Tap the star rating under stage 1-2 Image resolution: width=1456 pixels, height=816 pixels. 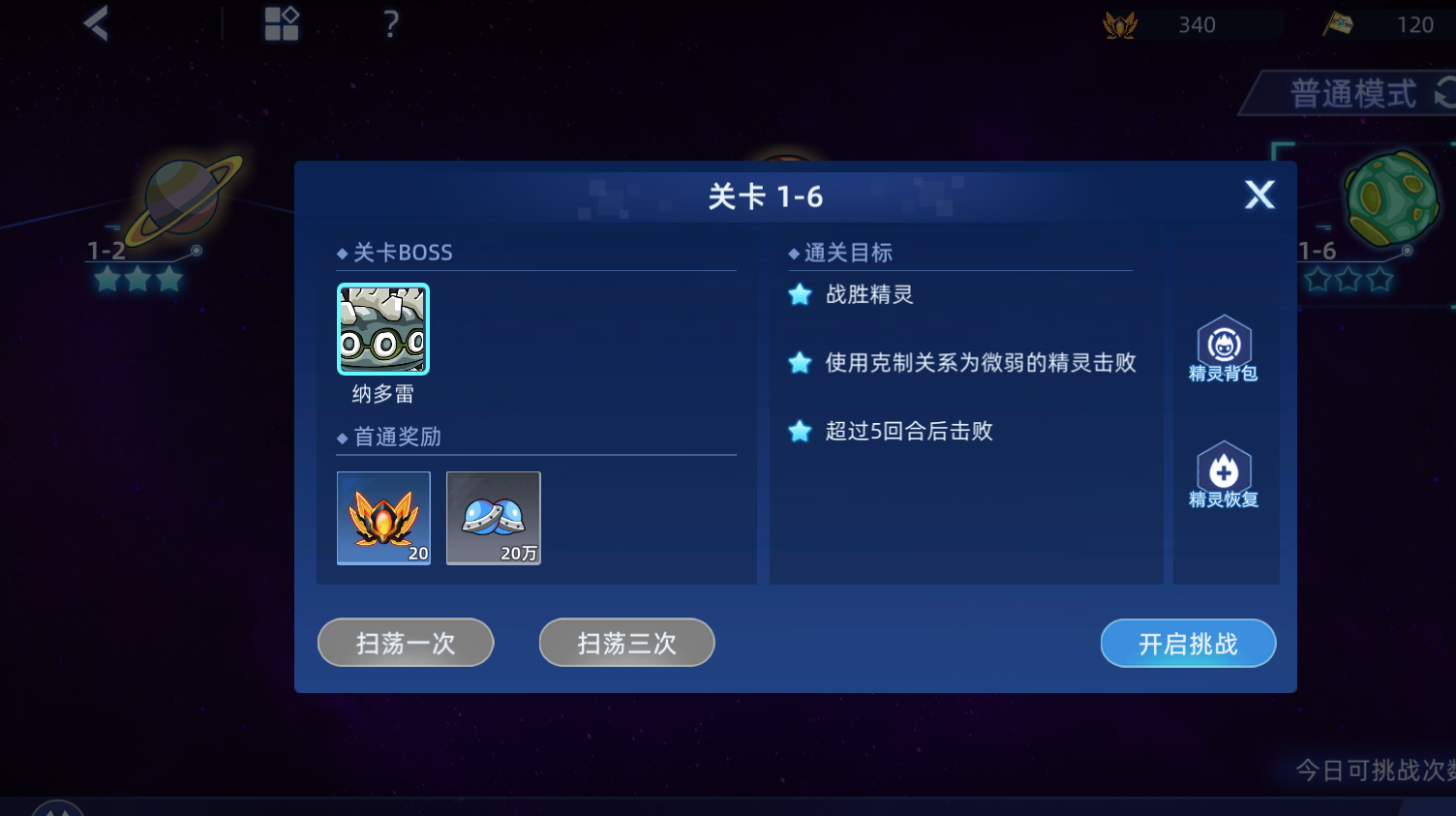(136, 280)
